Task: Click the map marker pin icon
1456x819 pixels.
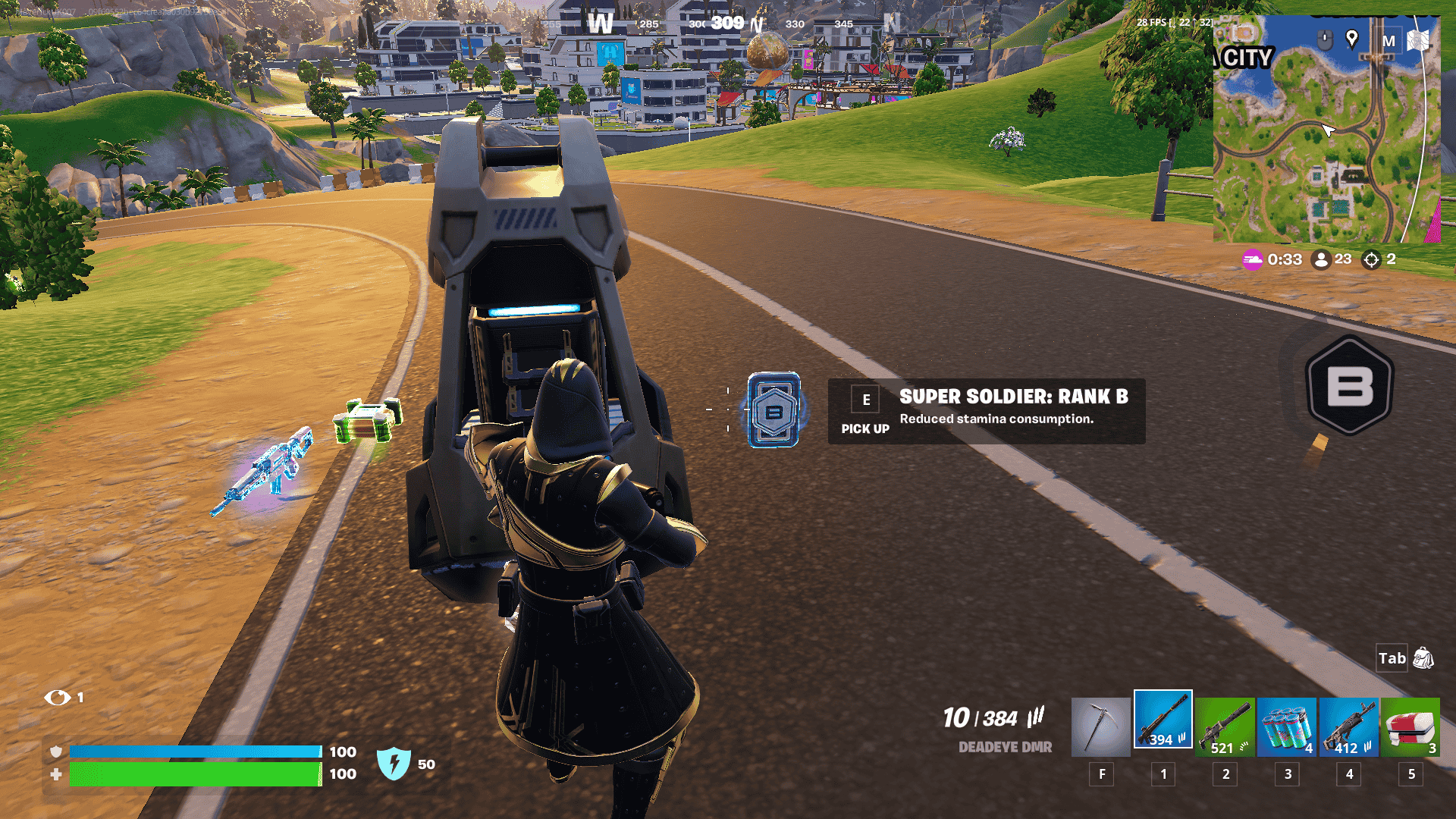Action: tap(1351, 39)
